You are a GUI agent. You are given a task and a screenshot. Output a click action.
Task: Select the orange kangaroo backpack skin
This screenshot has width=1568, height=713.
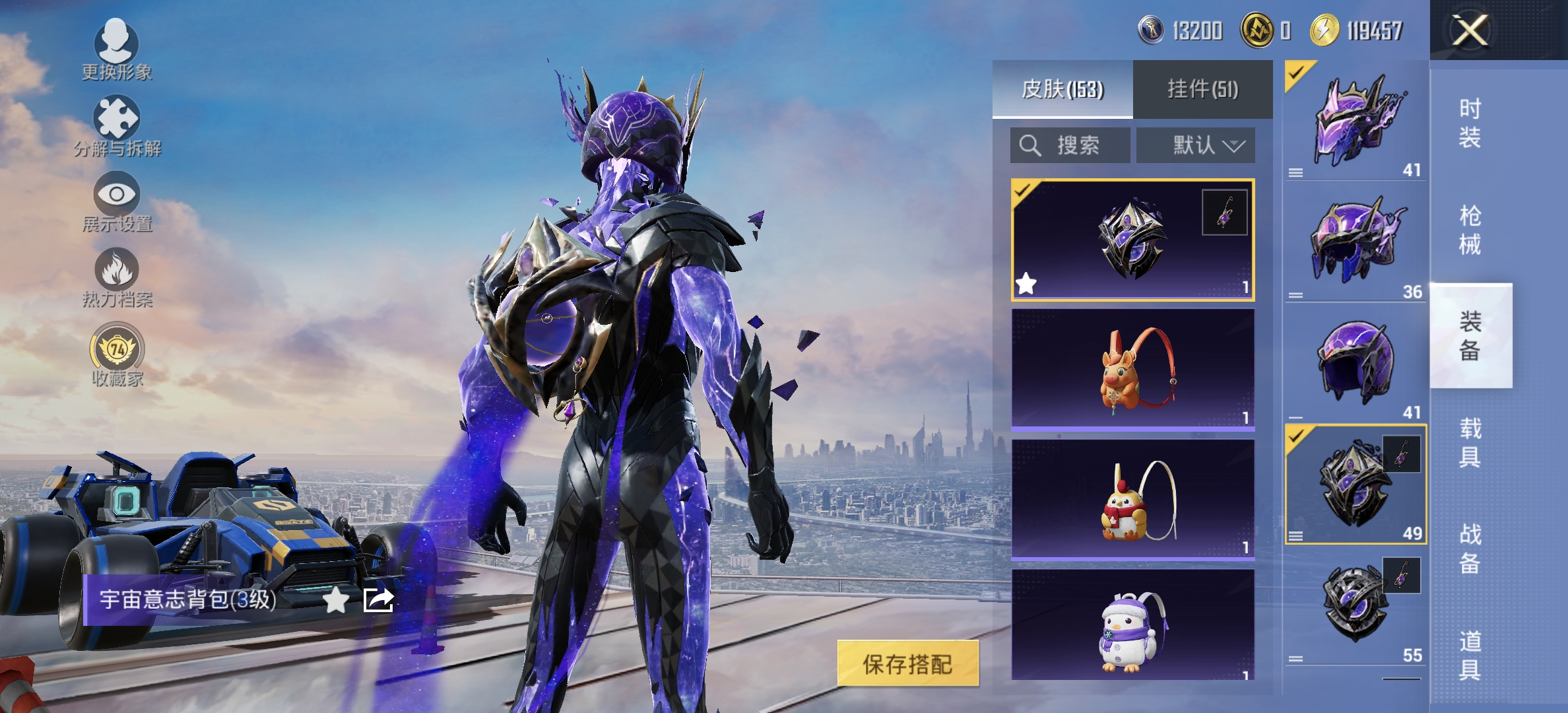(x=1132, y=370)
